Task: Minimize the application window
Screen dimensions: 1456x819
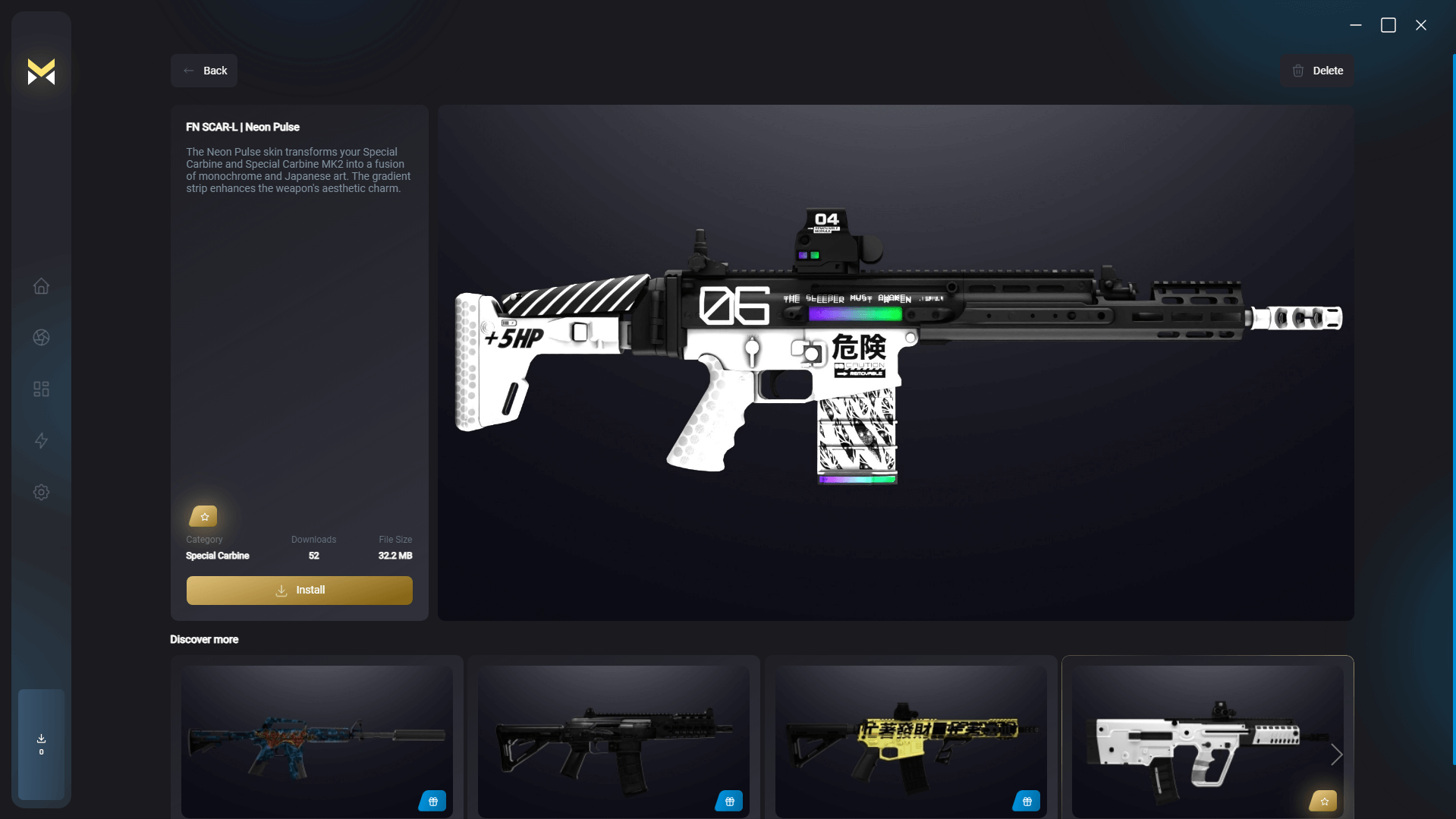Action: point(1356,25)
